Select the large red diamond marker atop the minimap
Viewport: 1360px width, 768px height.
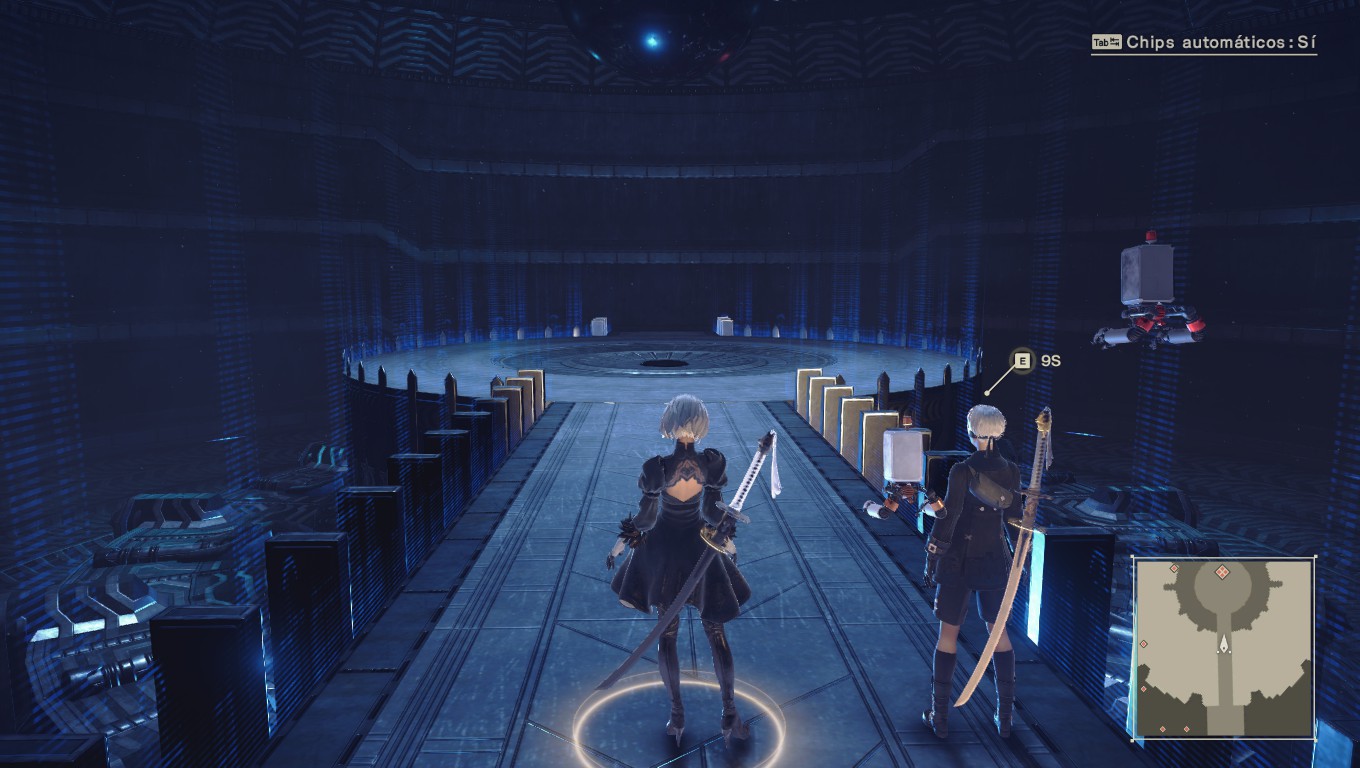pyautogui.click(x=1222, y=572)
